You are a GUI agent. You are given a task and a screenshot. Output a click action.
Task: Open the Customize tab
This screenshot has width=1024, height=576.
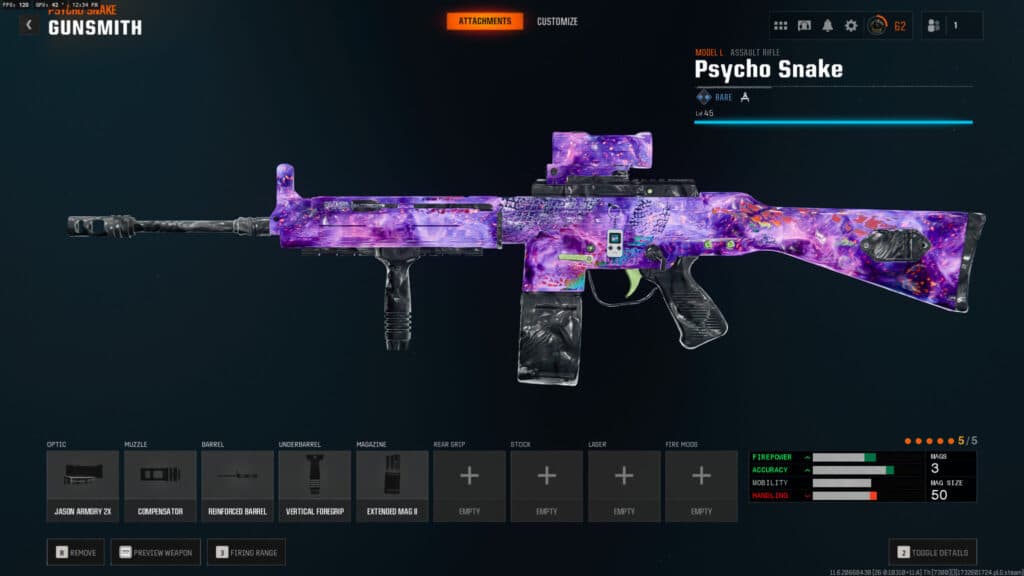pos(557,21)
